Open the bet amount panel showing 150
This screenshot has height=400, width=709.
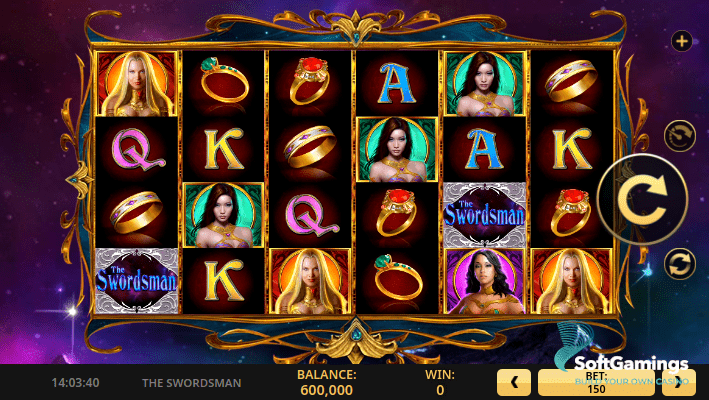coord(596,382)
